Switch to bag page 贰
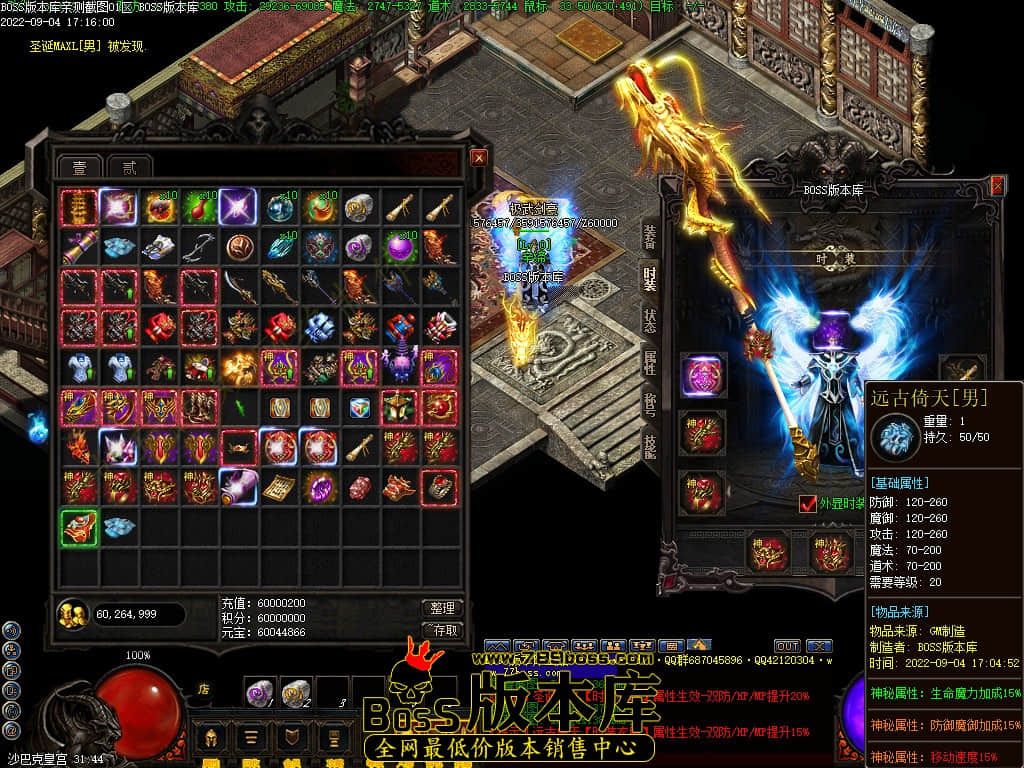This screenshot has width=1024, height=768. point(129,167)
